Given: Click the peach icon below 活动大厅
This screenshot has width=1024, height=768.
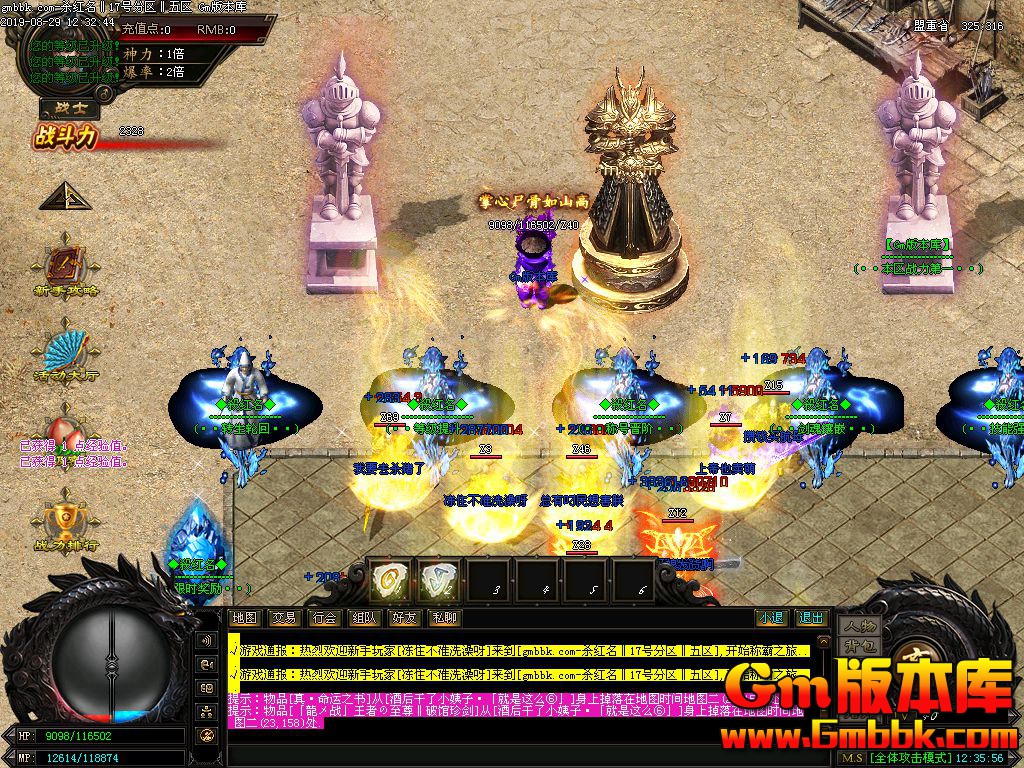Looking at the screenshot, I should pos(66,427).
